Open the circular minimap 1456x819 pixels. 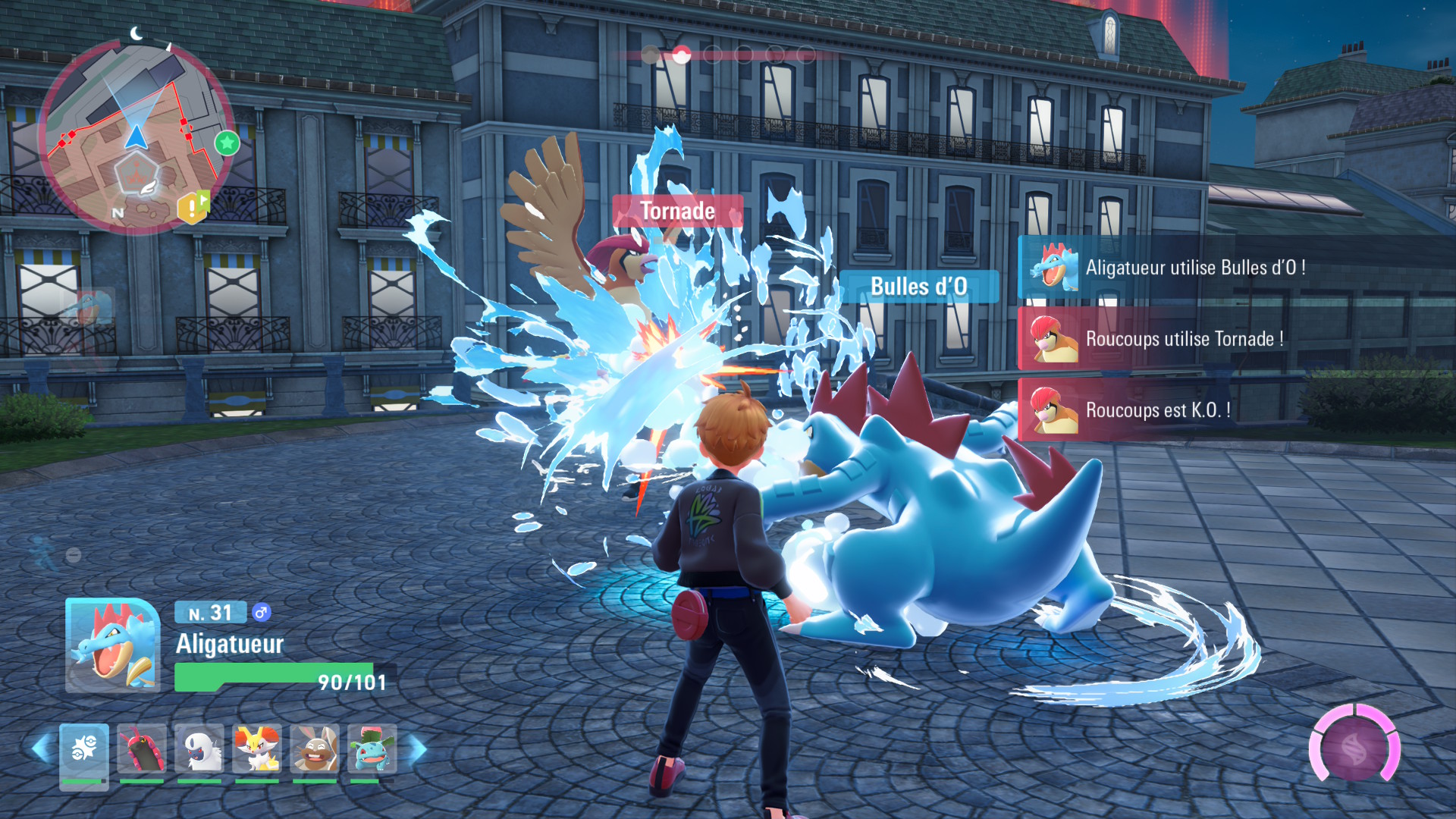point(136,136)
